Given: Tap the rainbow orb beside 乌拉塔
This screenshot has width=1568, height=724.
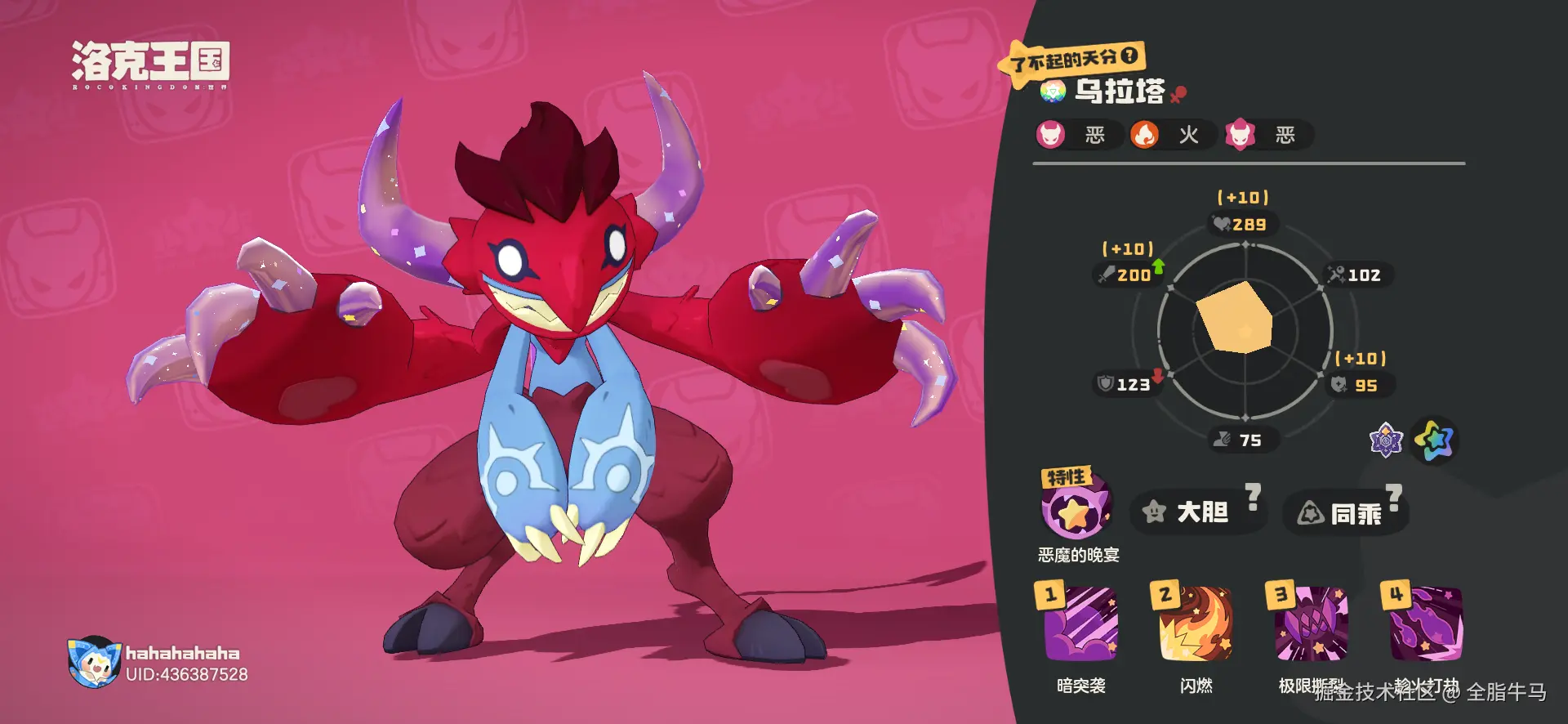Looking at the screenshot, I should coord(1053,92).
